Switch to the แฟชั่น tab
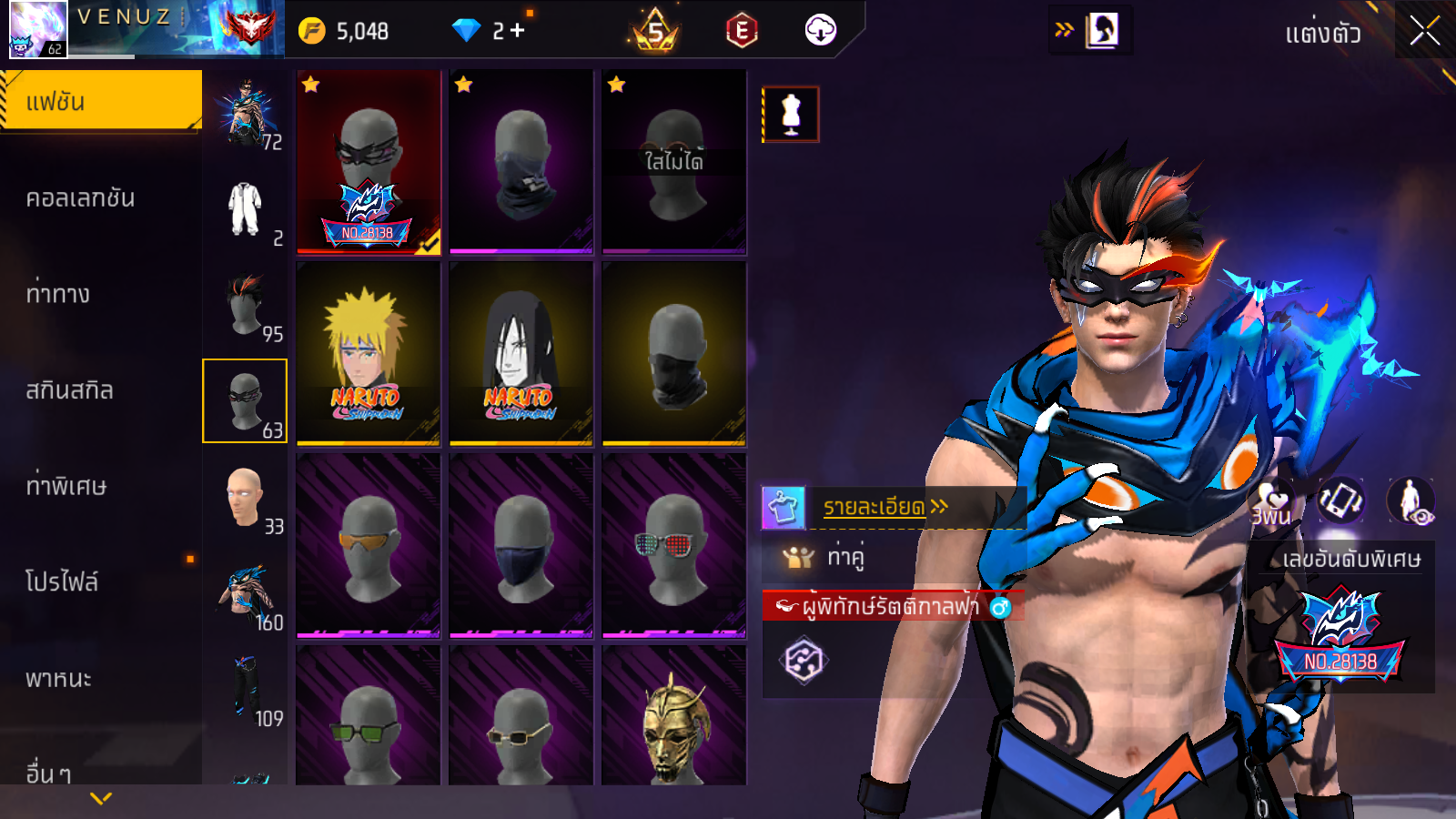The width and height of the screenshot is (1456, 819). click(x=100, y=101)
